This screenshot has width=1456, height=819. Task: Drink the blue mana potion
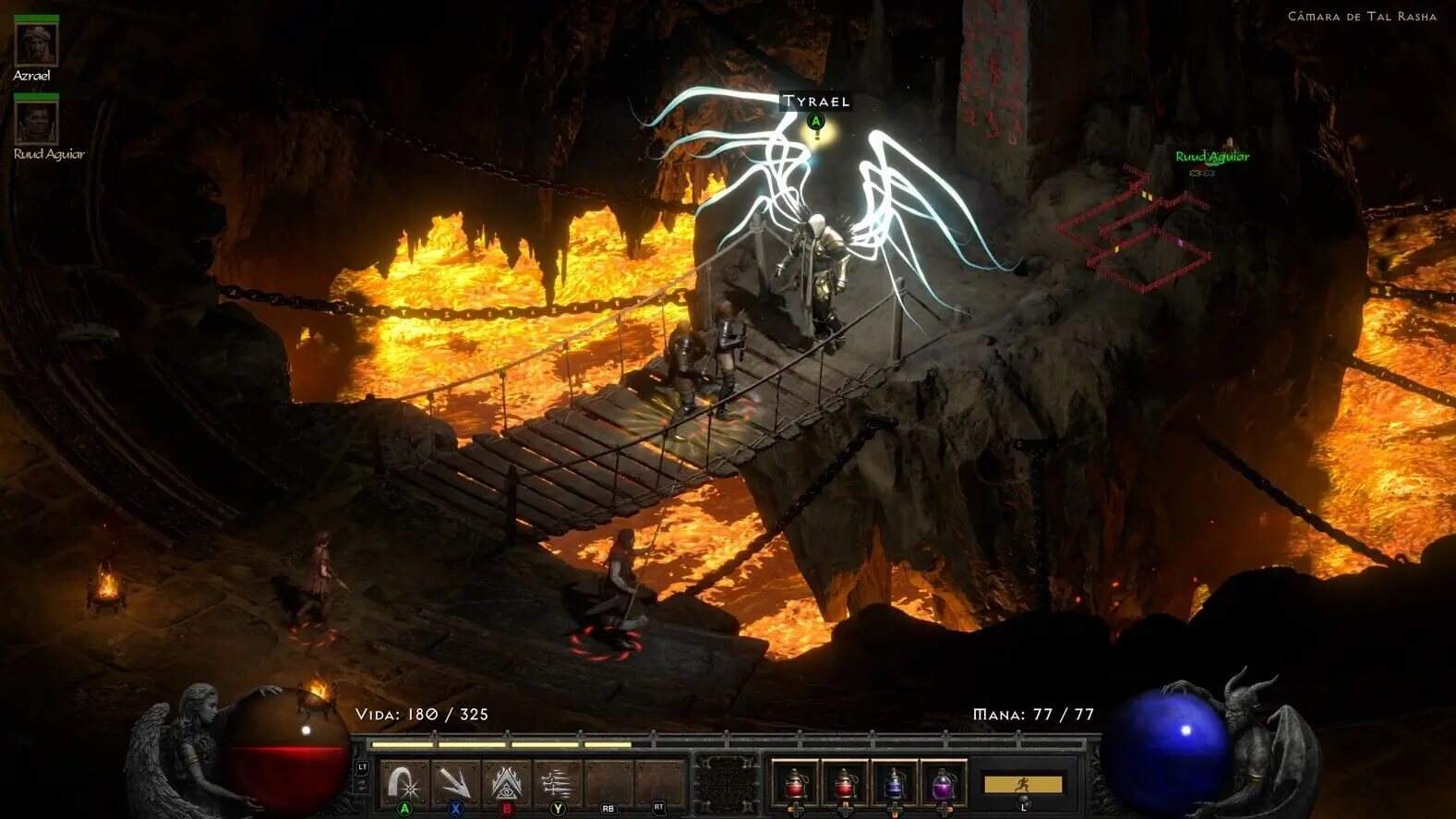click(x=894, y=784)
